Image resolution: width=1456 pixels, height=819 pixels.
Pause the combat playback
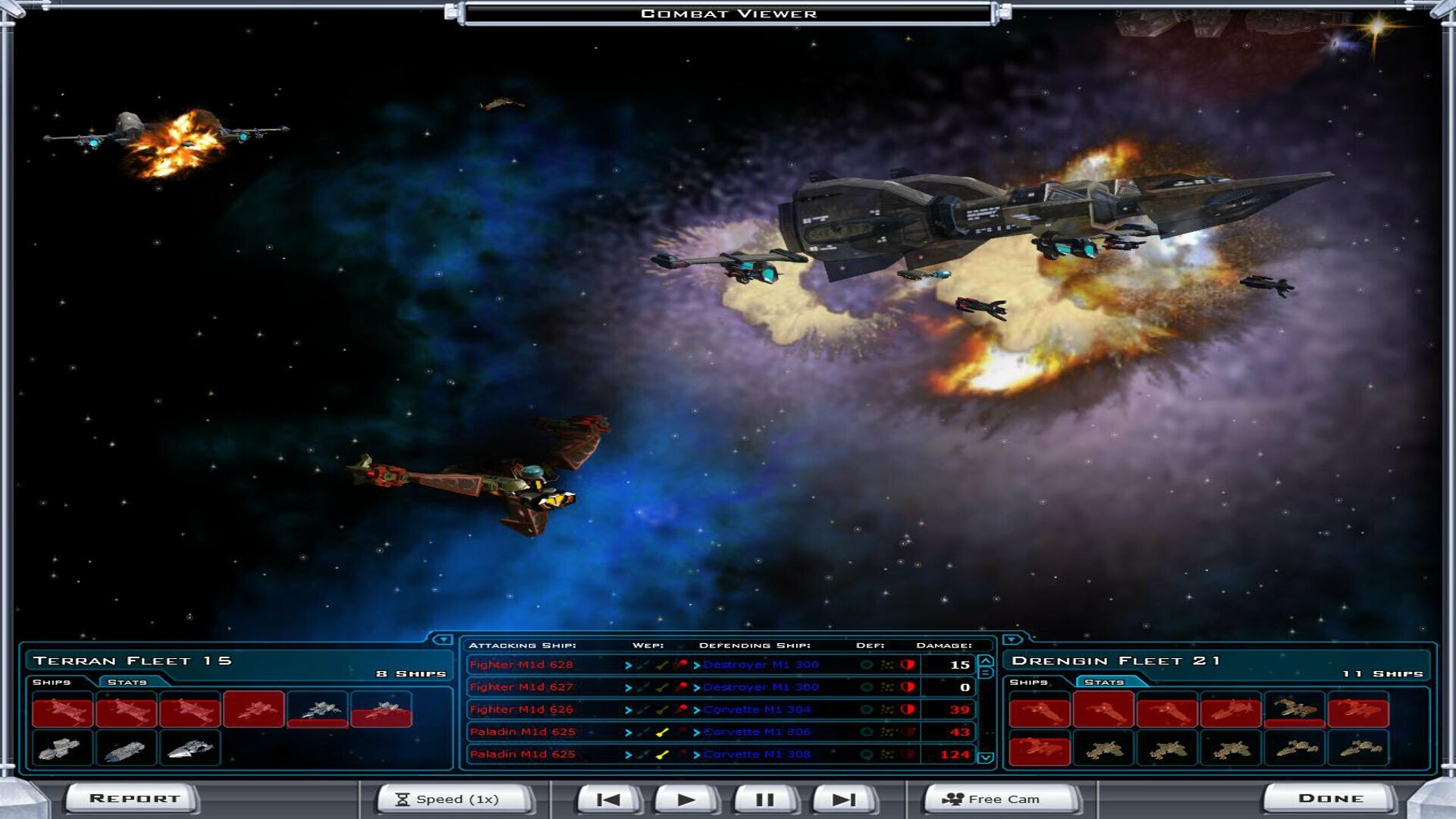click(x=766, y=798)
